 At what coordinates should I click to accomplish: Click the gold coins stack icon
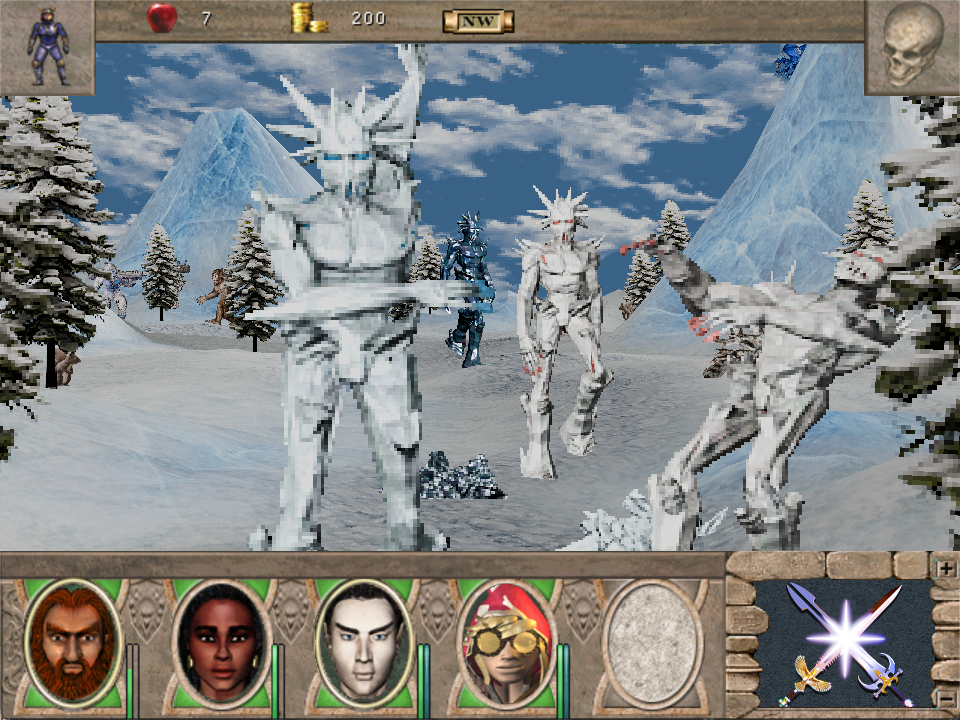[309, 18]
